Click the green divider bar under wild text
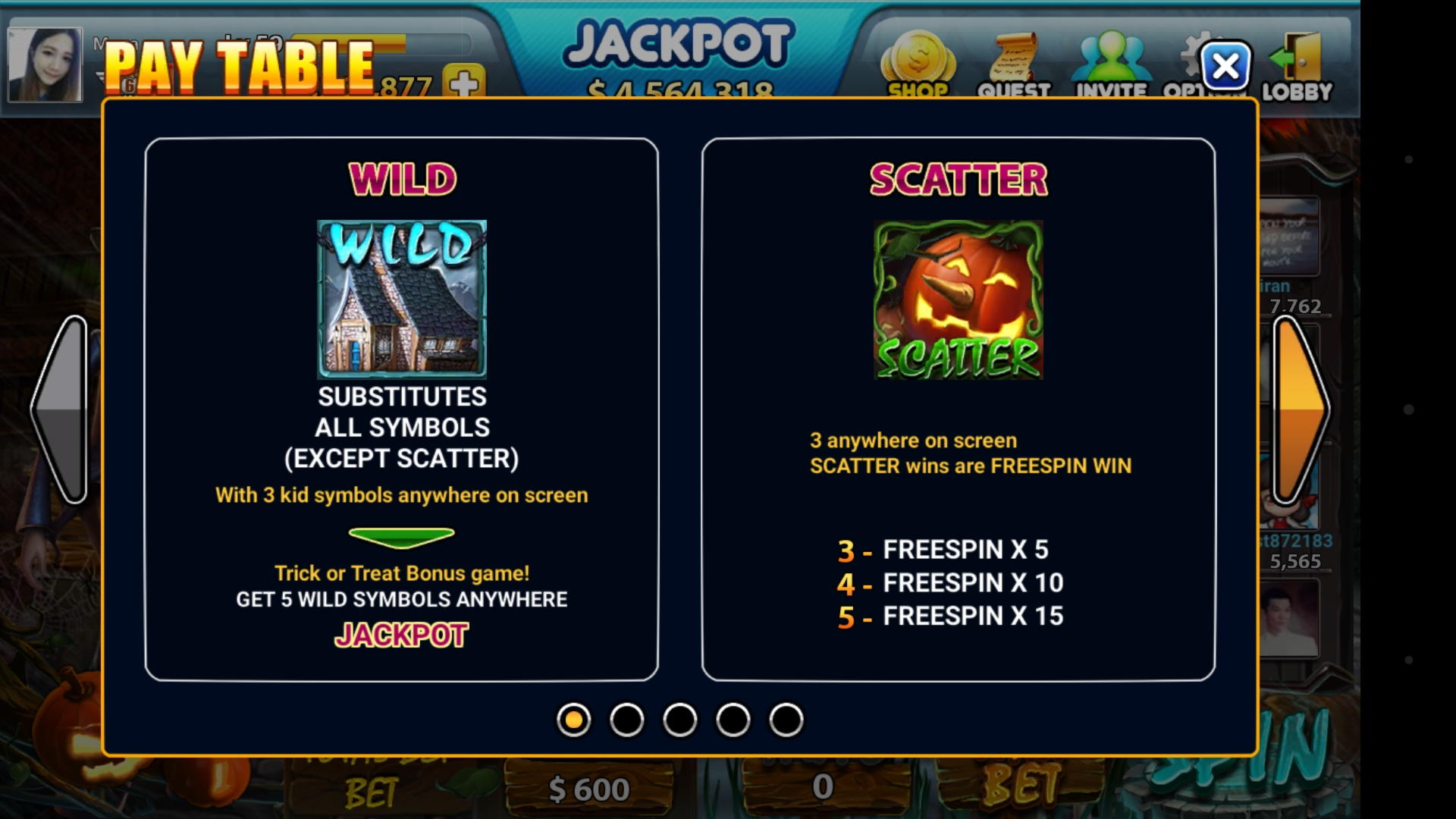1456x819 pixels. point(403,536)
